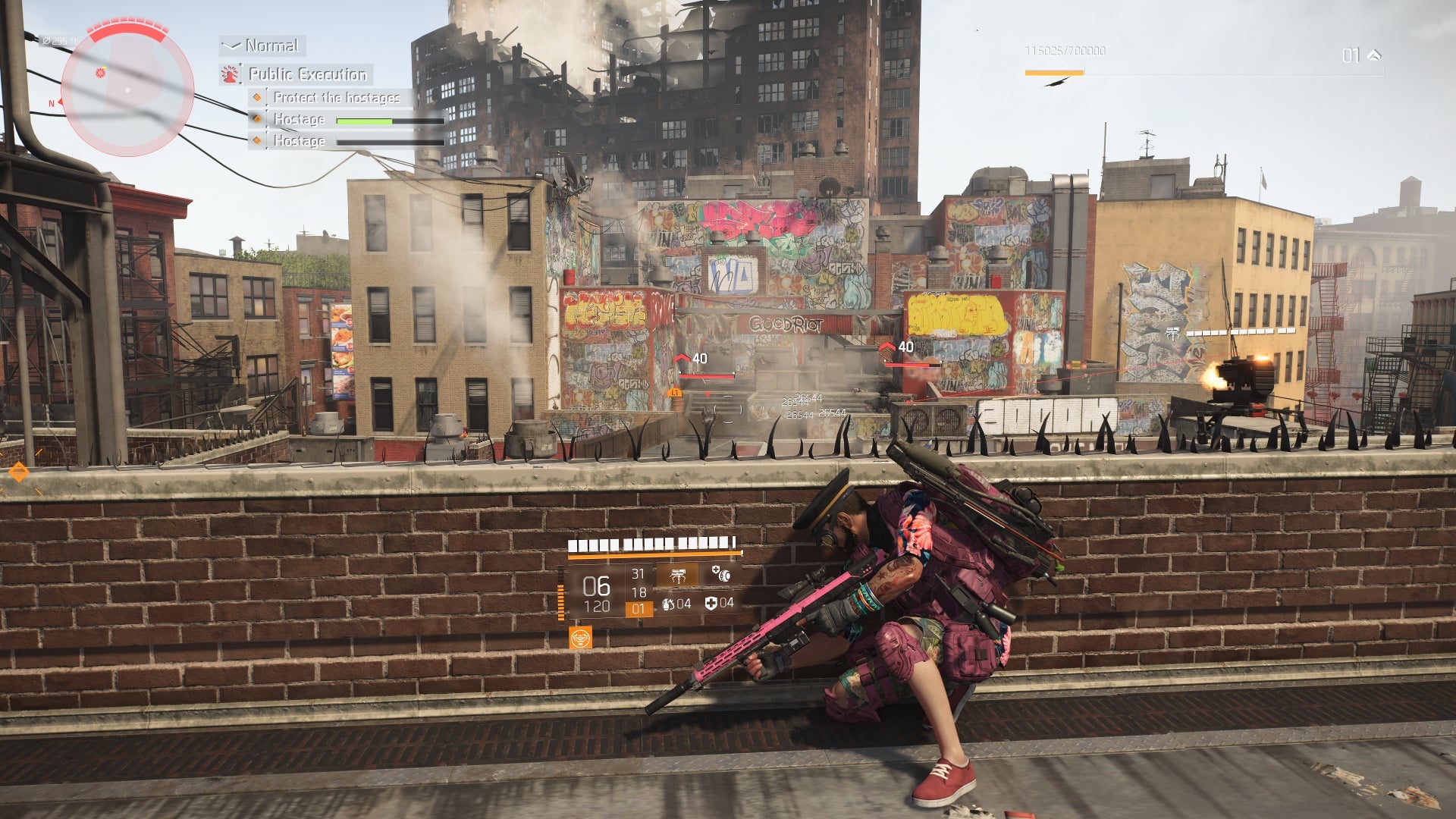
Task: Expand the Normal difficulty chevron
Action: (231, 45)
